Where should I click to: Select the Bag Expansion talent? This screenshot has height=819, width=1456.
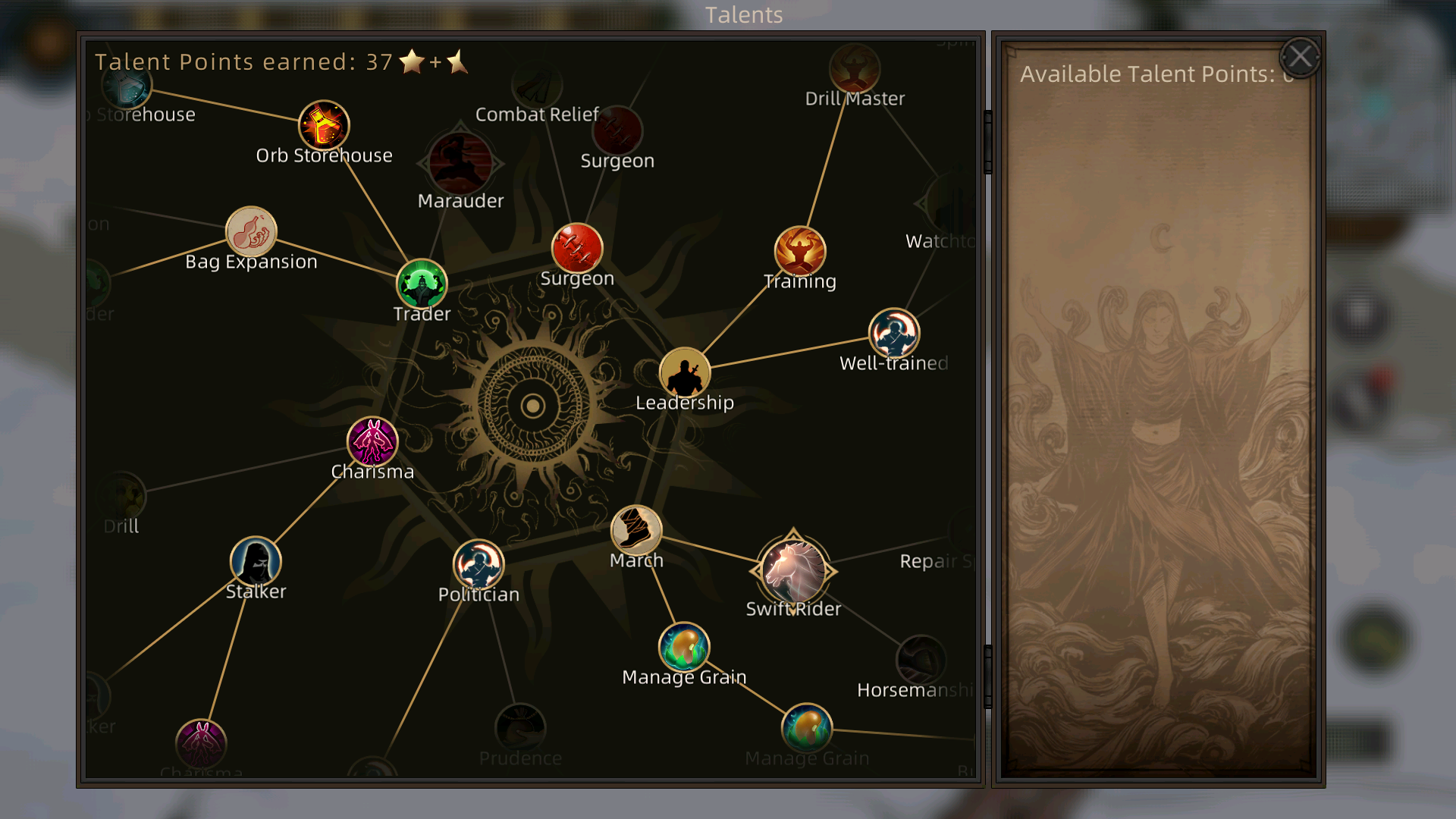(251, 233)
